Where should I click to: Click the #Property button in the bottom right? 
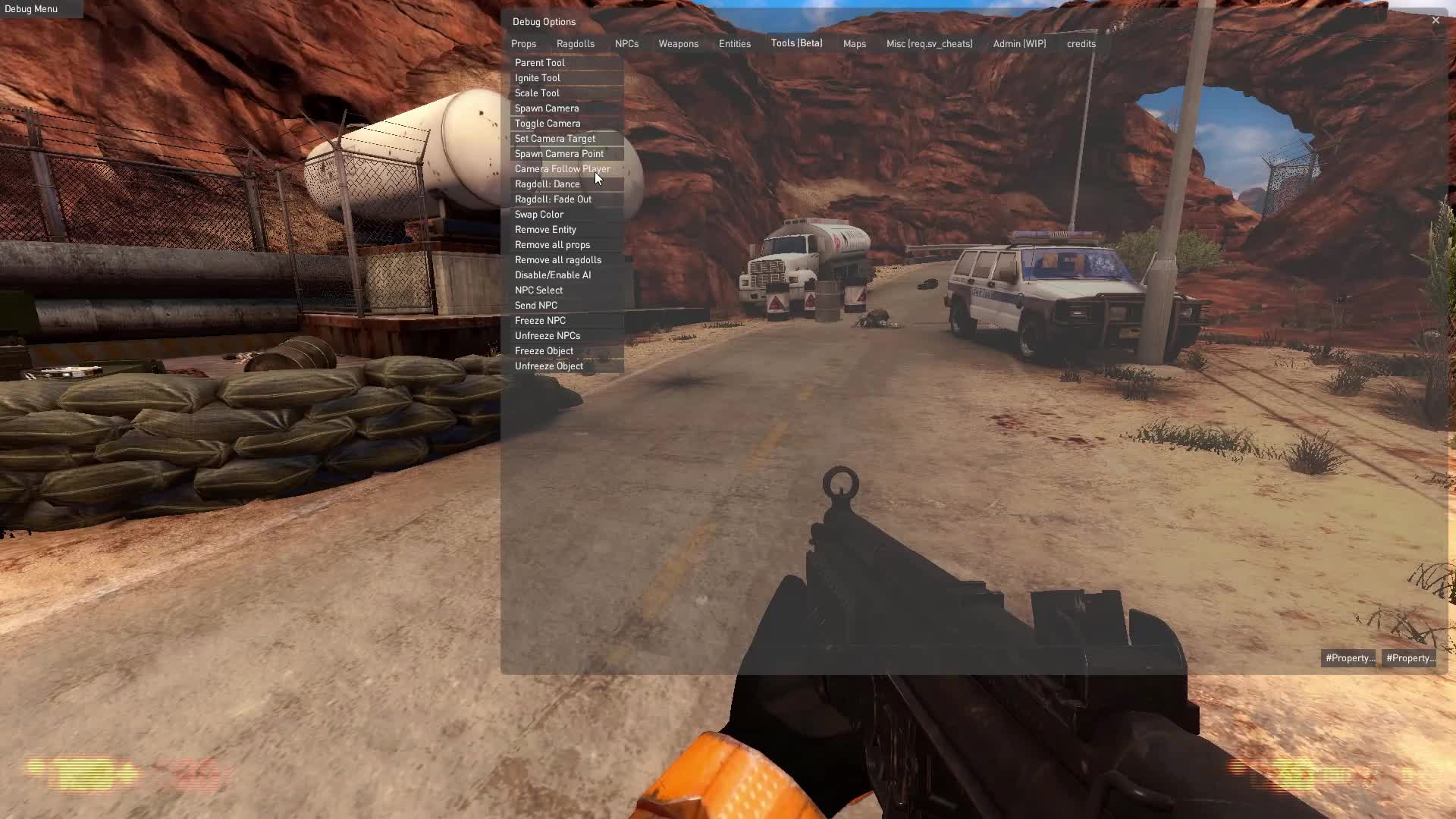1409,657
